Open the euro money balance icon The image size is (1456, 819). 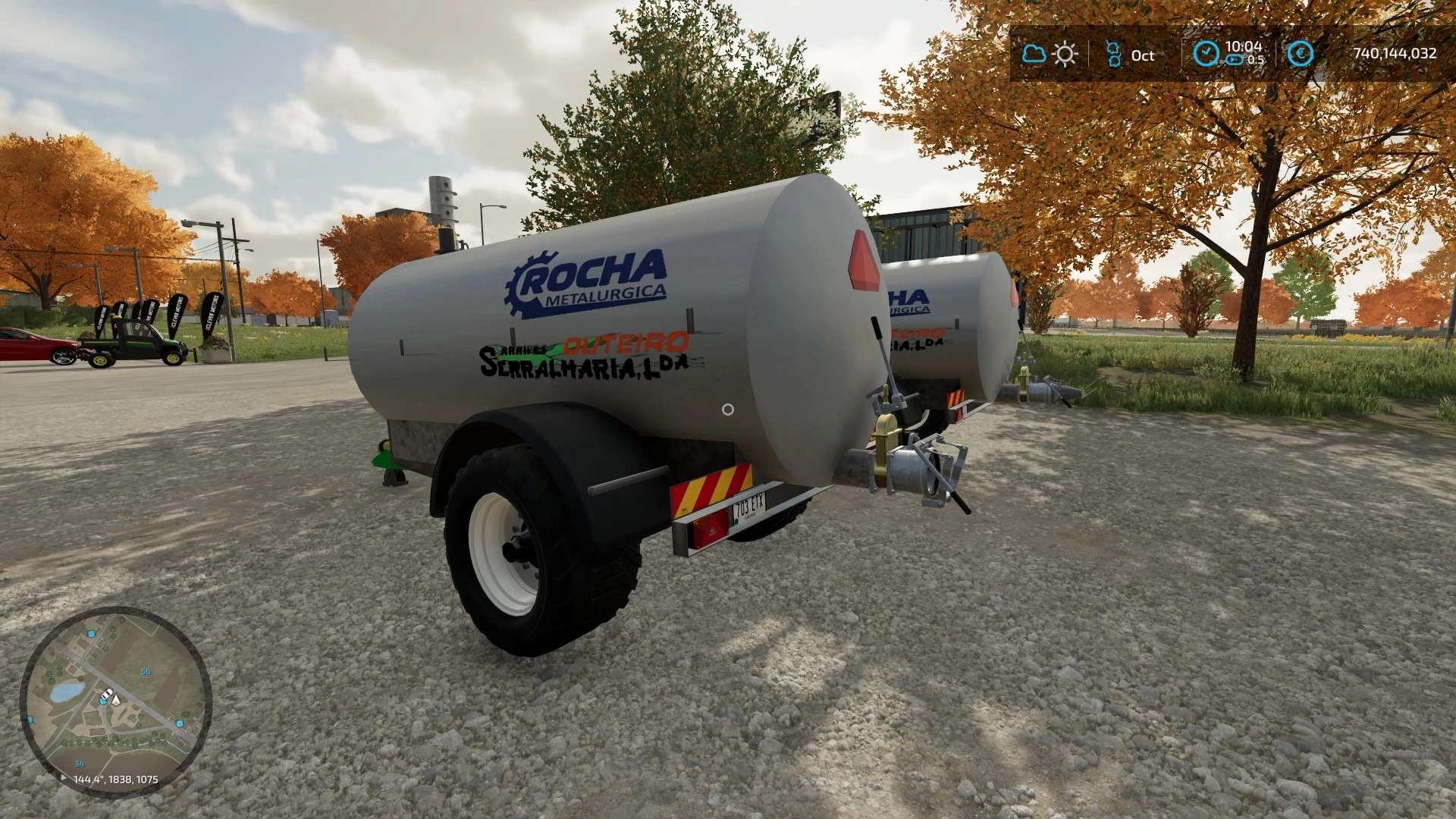coord(1301,54)
